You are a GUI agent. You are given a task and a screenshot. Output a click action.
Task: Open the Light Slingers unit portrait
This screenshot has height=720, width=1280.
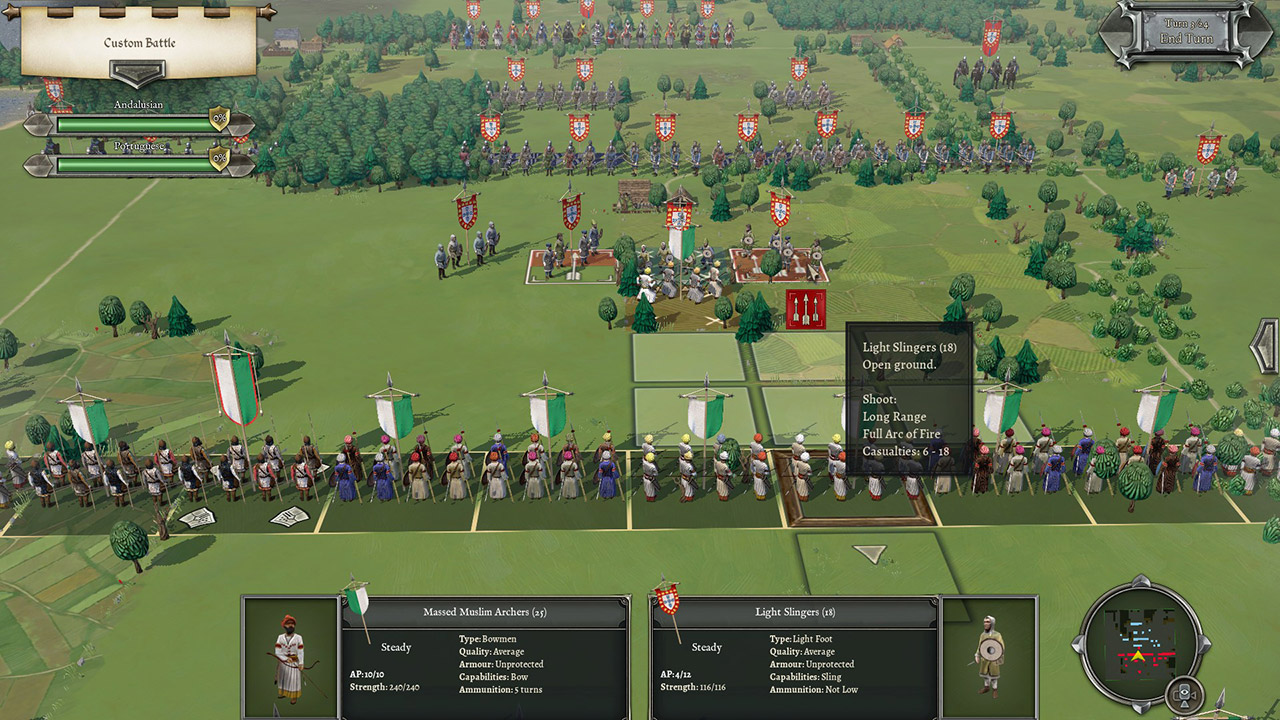click(989, 657)
